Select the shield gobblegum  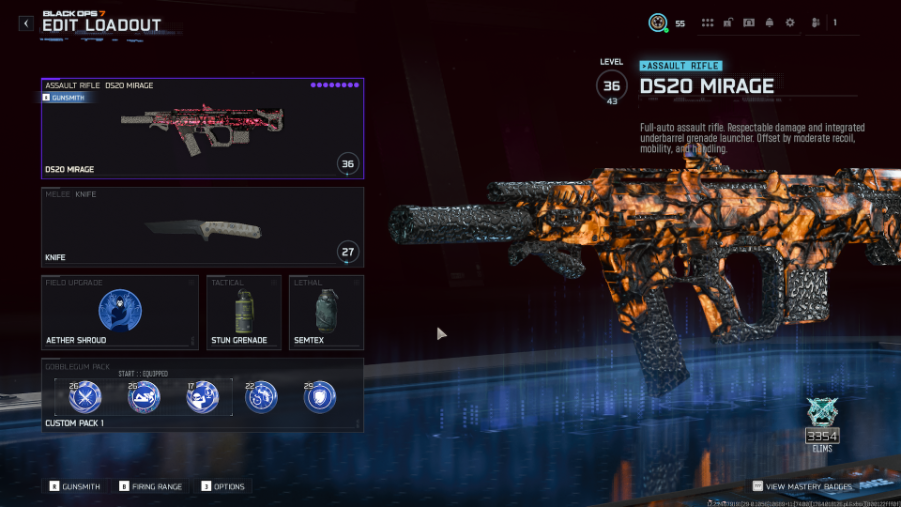[x=320, y=398]
